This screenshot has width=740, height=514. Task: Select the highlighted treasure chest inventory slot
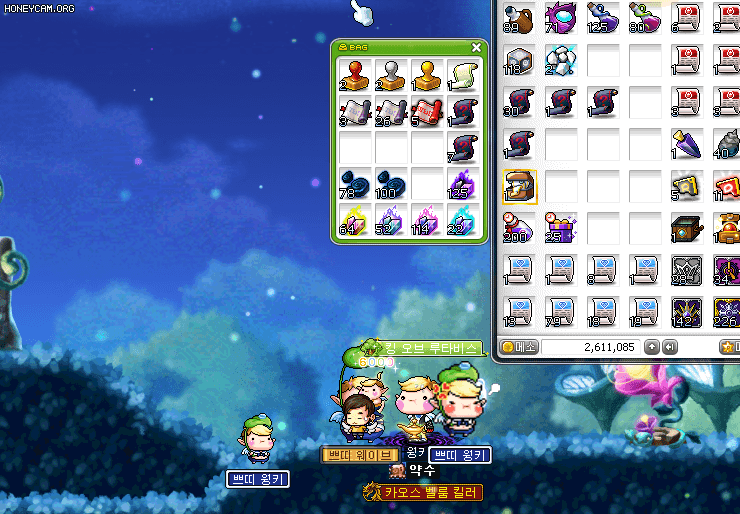(520, 187)
